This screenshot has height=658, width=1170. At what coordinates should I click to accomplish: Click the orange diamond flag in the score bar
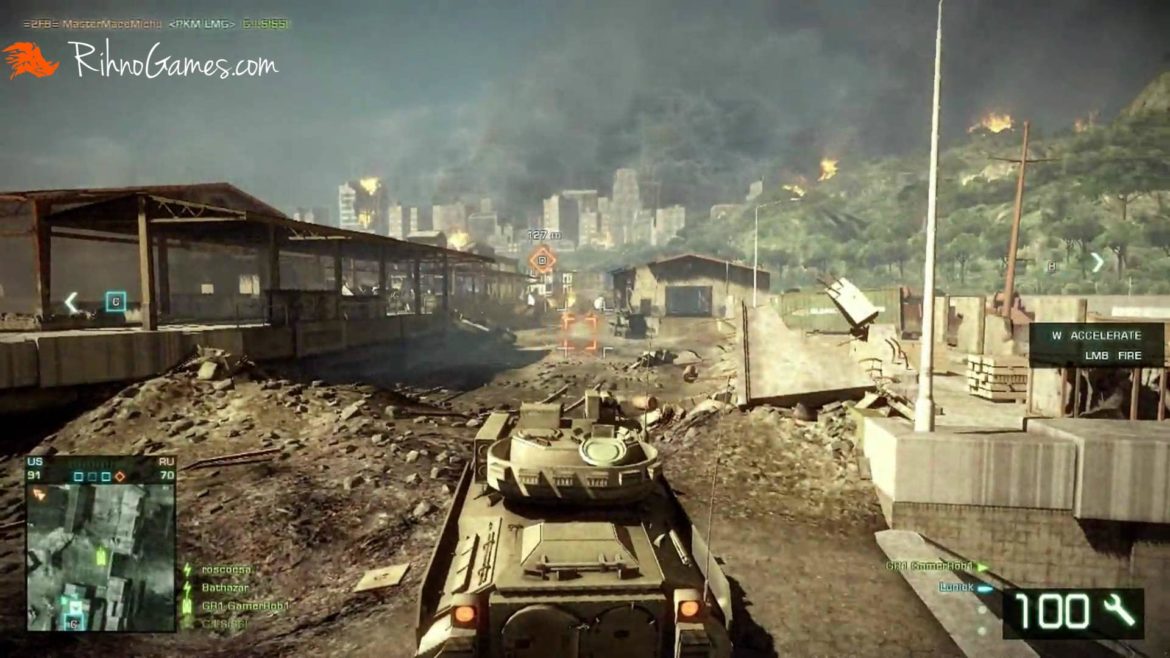pyautogui.click(x=120, y=476)
